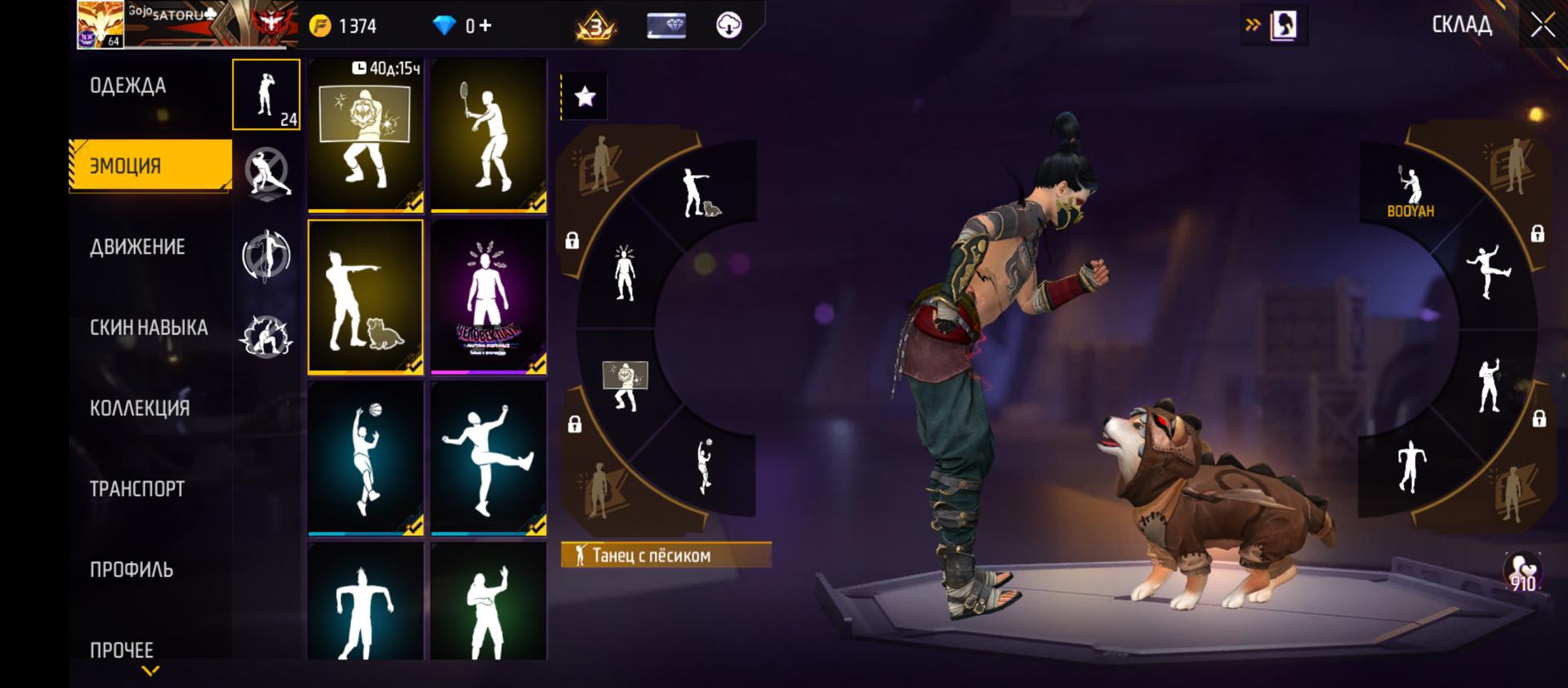Select the badminton racket emote tile
This screenshot has height=688, width=1568.
click(x=488, y=135)
